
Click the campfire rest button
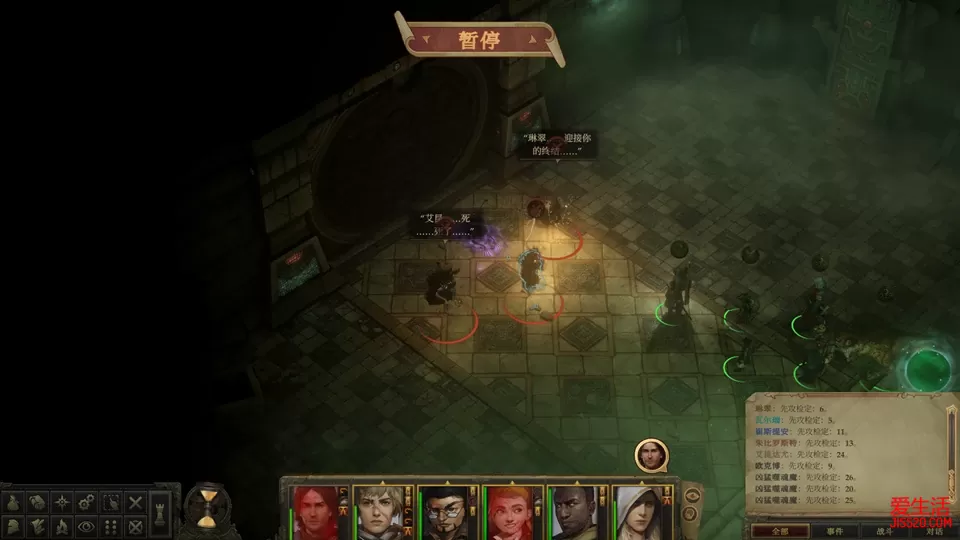tap(62, 525)
